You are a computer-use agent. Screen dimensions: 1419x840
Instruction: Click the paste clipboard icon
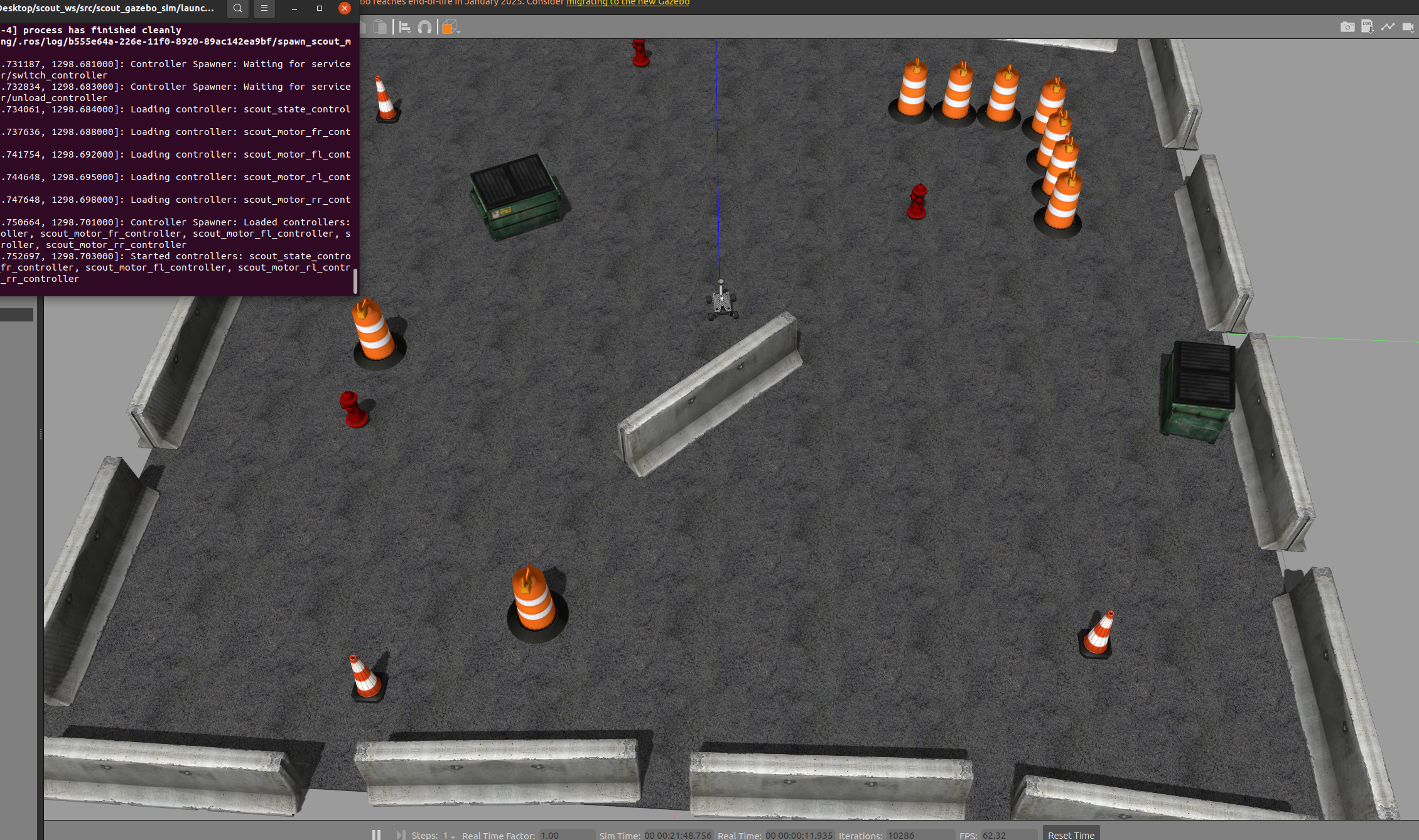pyautogui.click(x=380, y=27)
